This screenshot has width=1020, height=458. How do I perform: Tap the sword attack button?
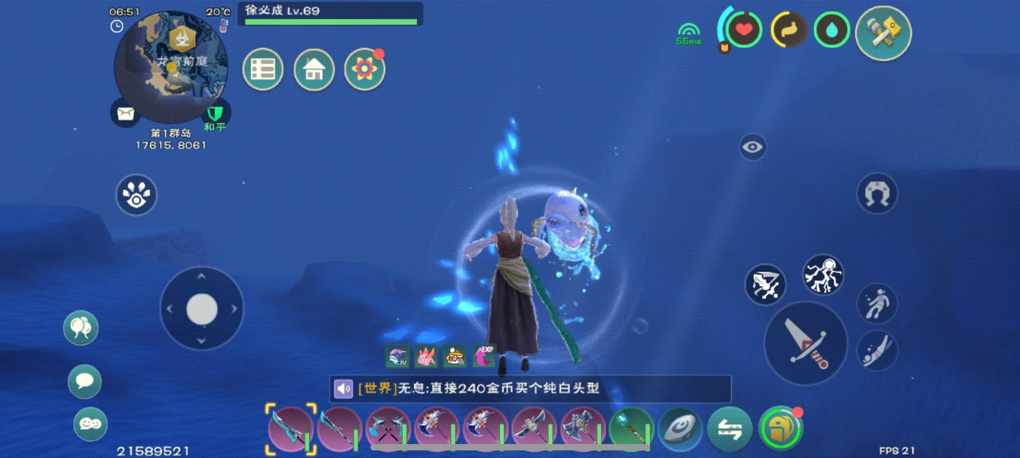(x=806, y=343)
